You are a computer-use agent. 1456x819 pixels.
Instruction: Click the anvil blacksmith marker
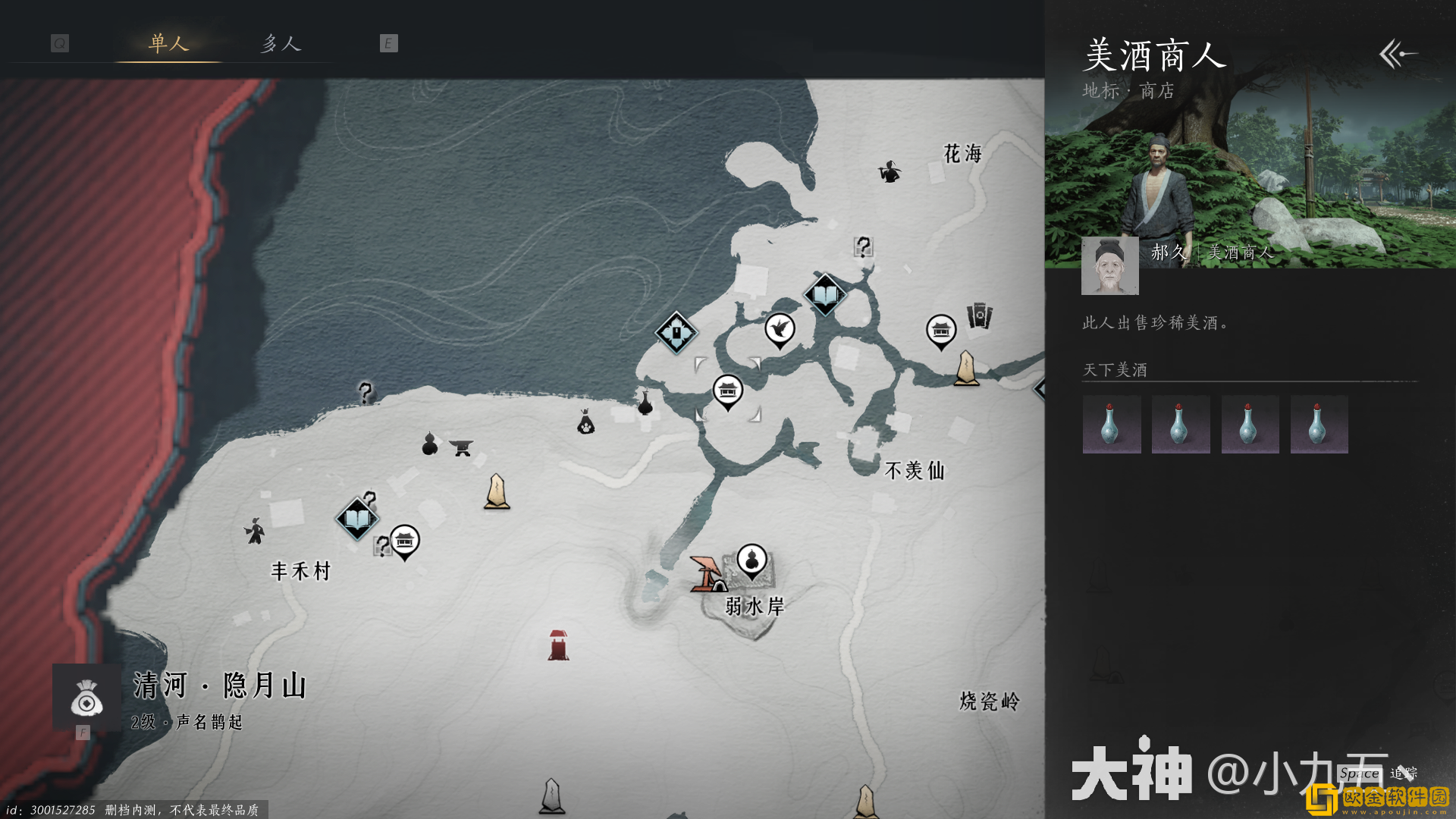click(x=460, y=447)
